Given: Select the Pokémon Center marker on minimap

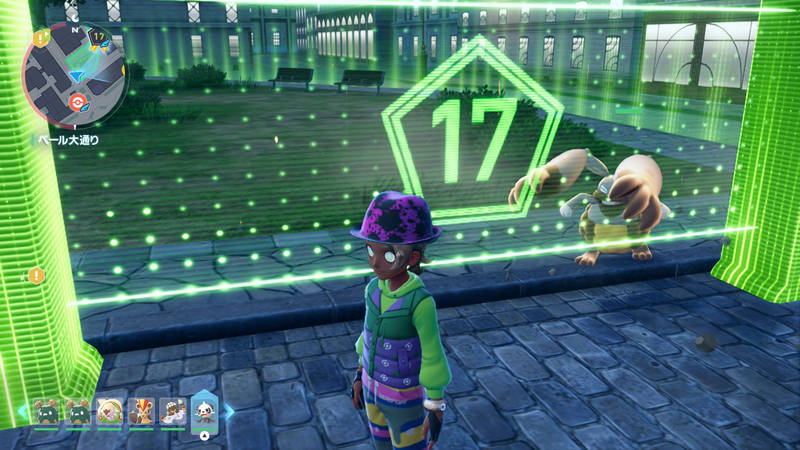Looking at the screenshot, I should 81,103.
